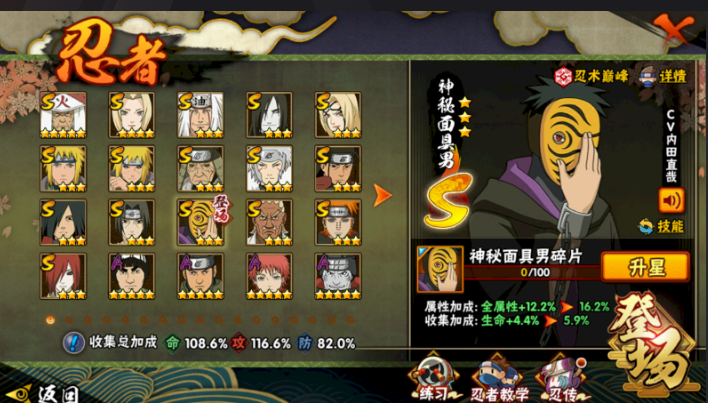Choose the red-haired Sasori A-rank portrait
The width and height of the screenshot is (708, 403).
click(269, 276)
